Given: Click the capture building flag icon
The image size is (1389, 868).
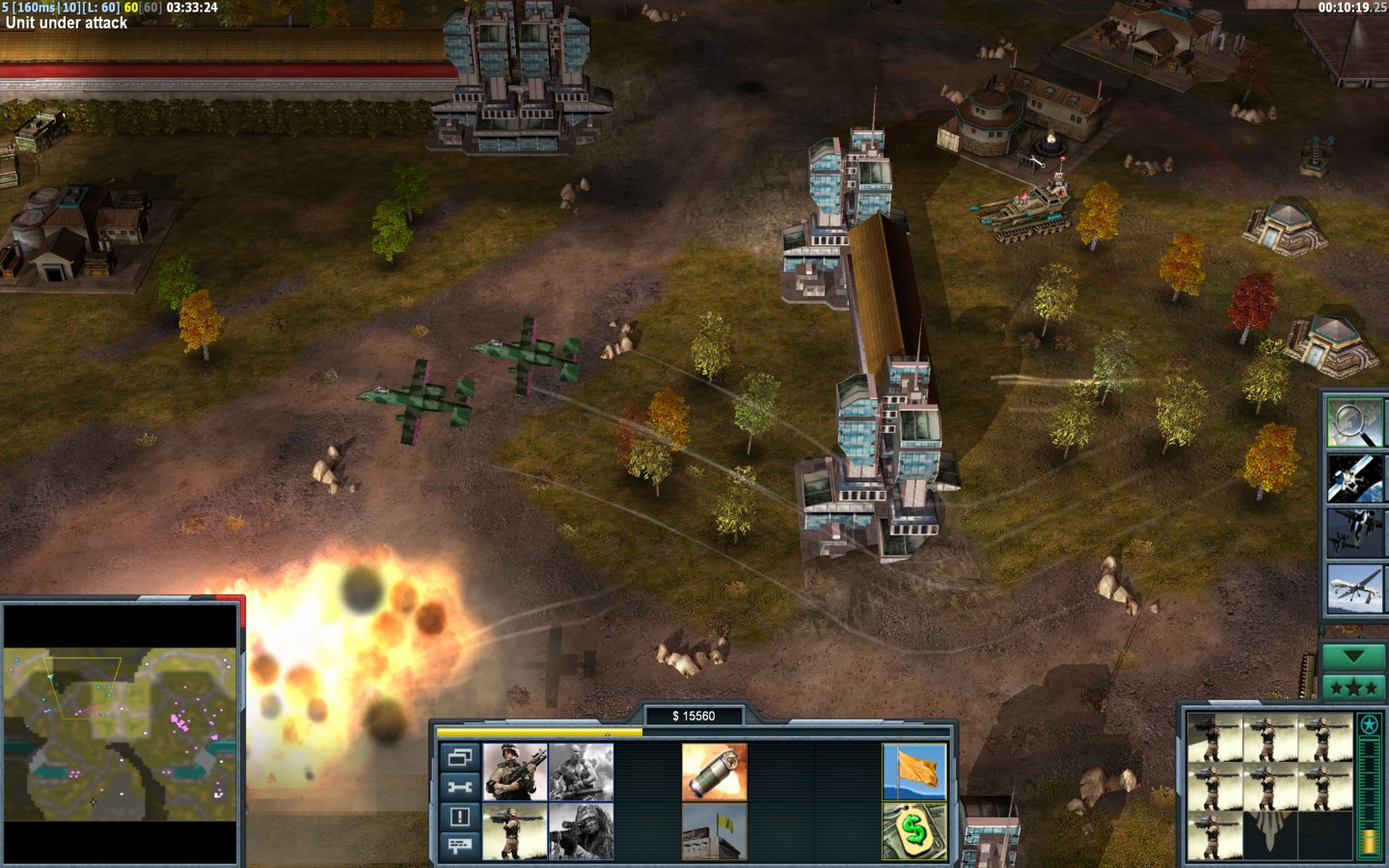Looking at the screenshot, I should 714,831.
